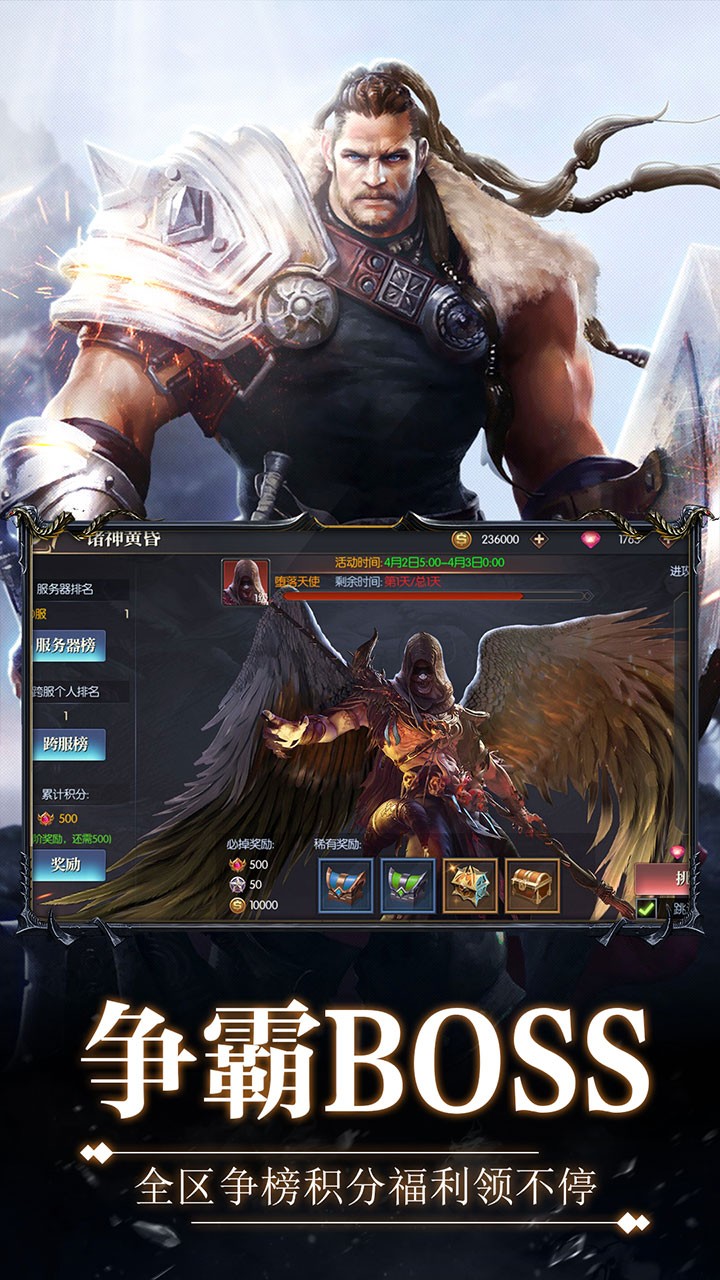Select the blue treasure chest reward
This screenshot has height=1280, width=720.
[x=345, y=886]
